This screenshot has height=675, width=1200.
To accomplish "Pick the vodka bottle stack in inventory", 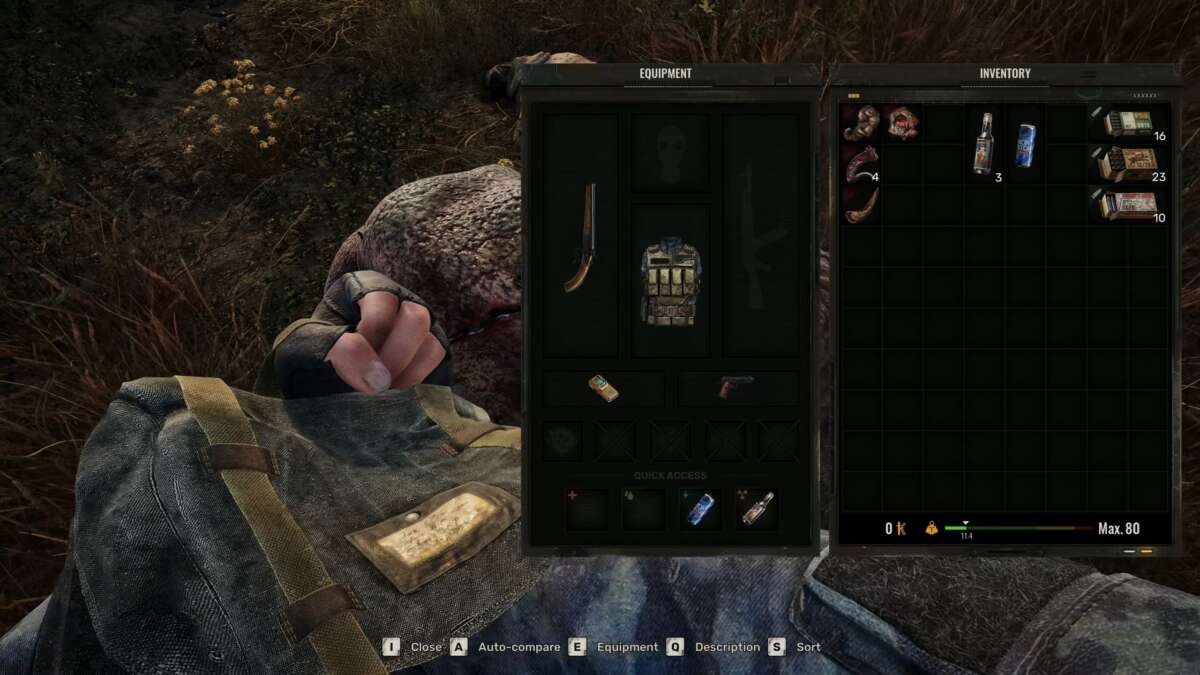I will (984, 143).
